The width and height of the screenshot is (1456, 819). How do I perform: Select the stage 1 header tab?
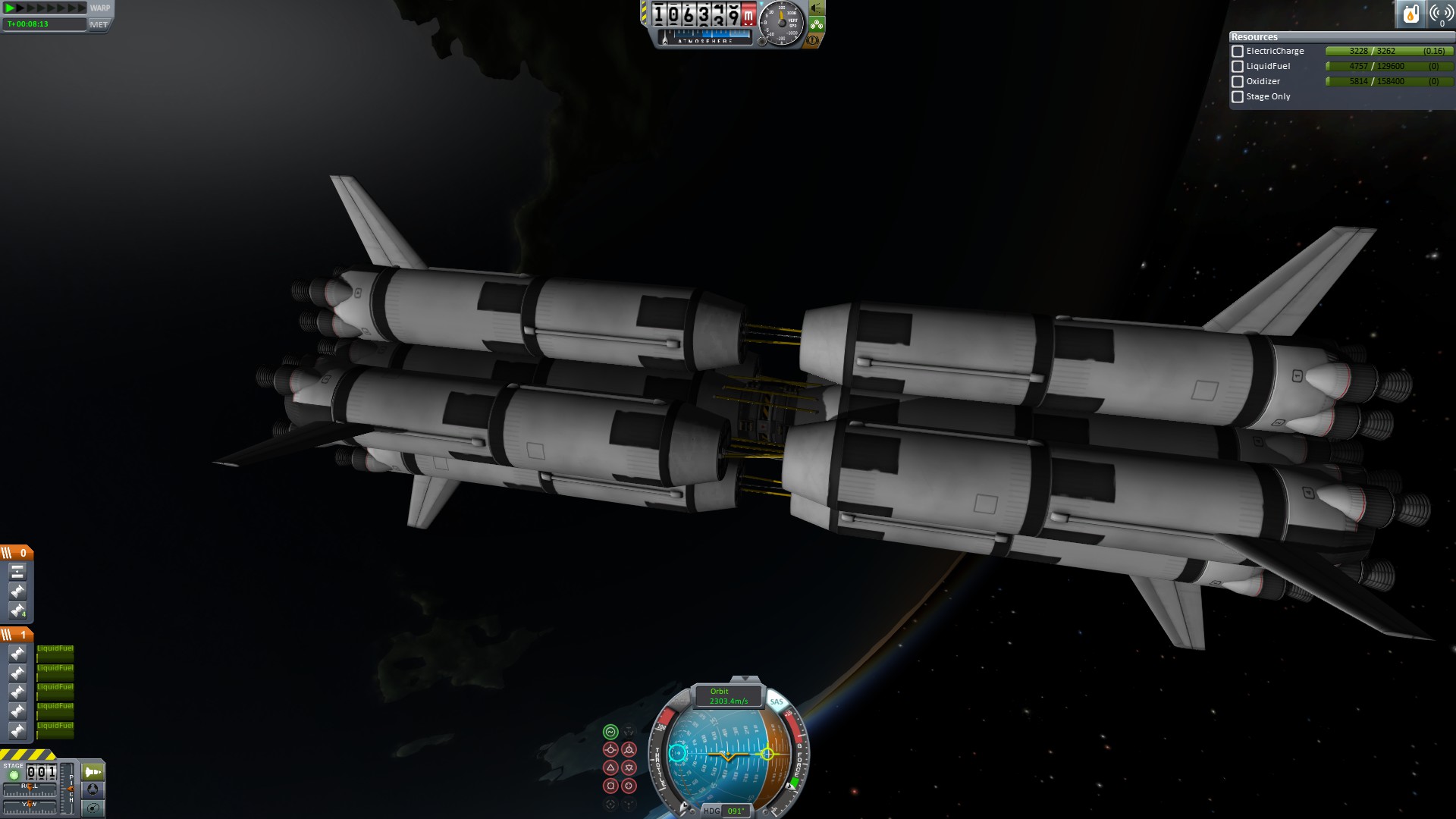point(17,635)
